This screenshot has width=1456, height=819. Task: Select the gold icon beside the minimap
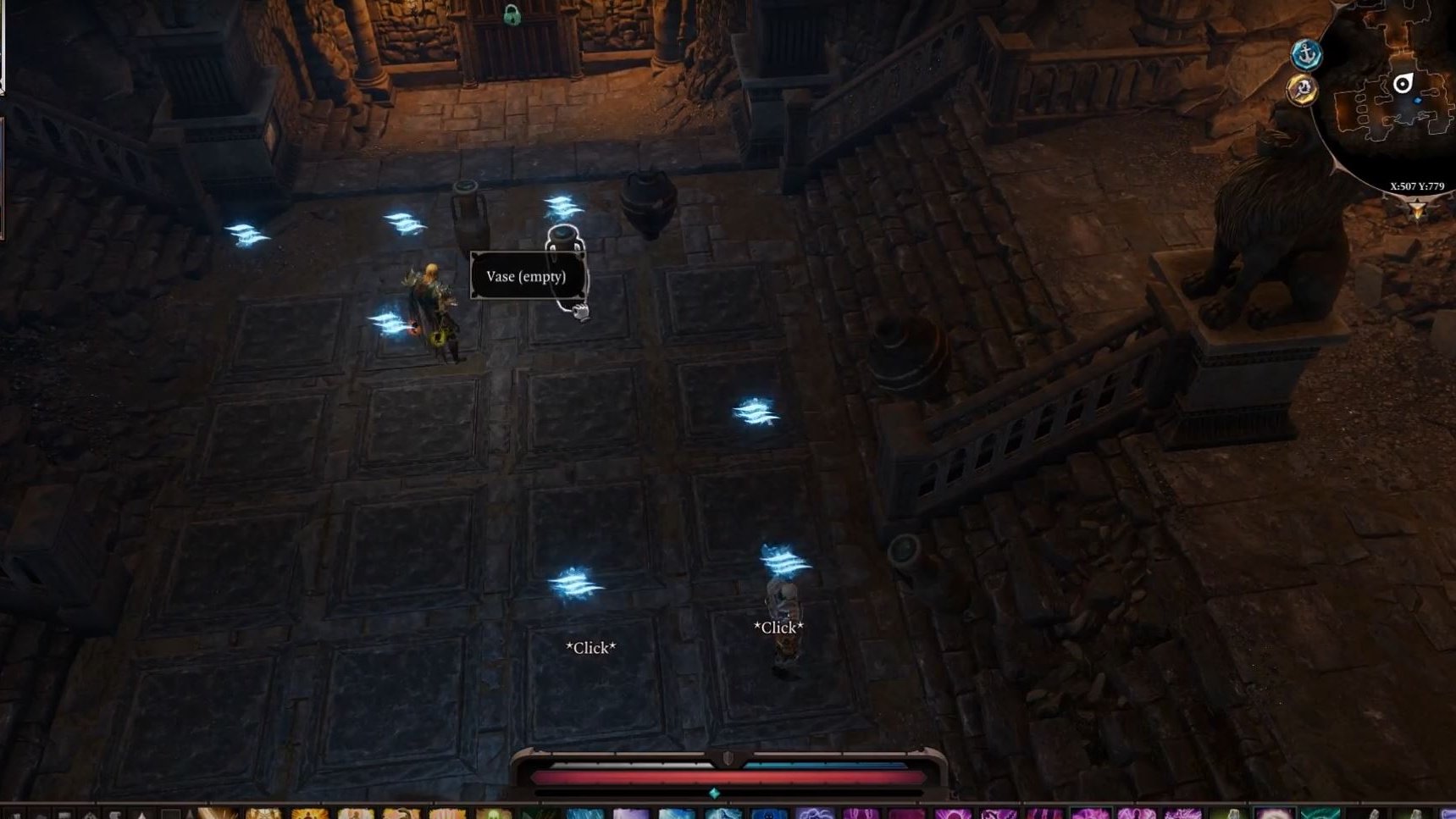coord(1303,89)
